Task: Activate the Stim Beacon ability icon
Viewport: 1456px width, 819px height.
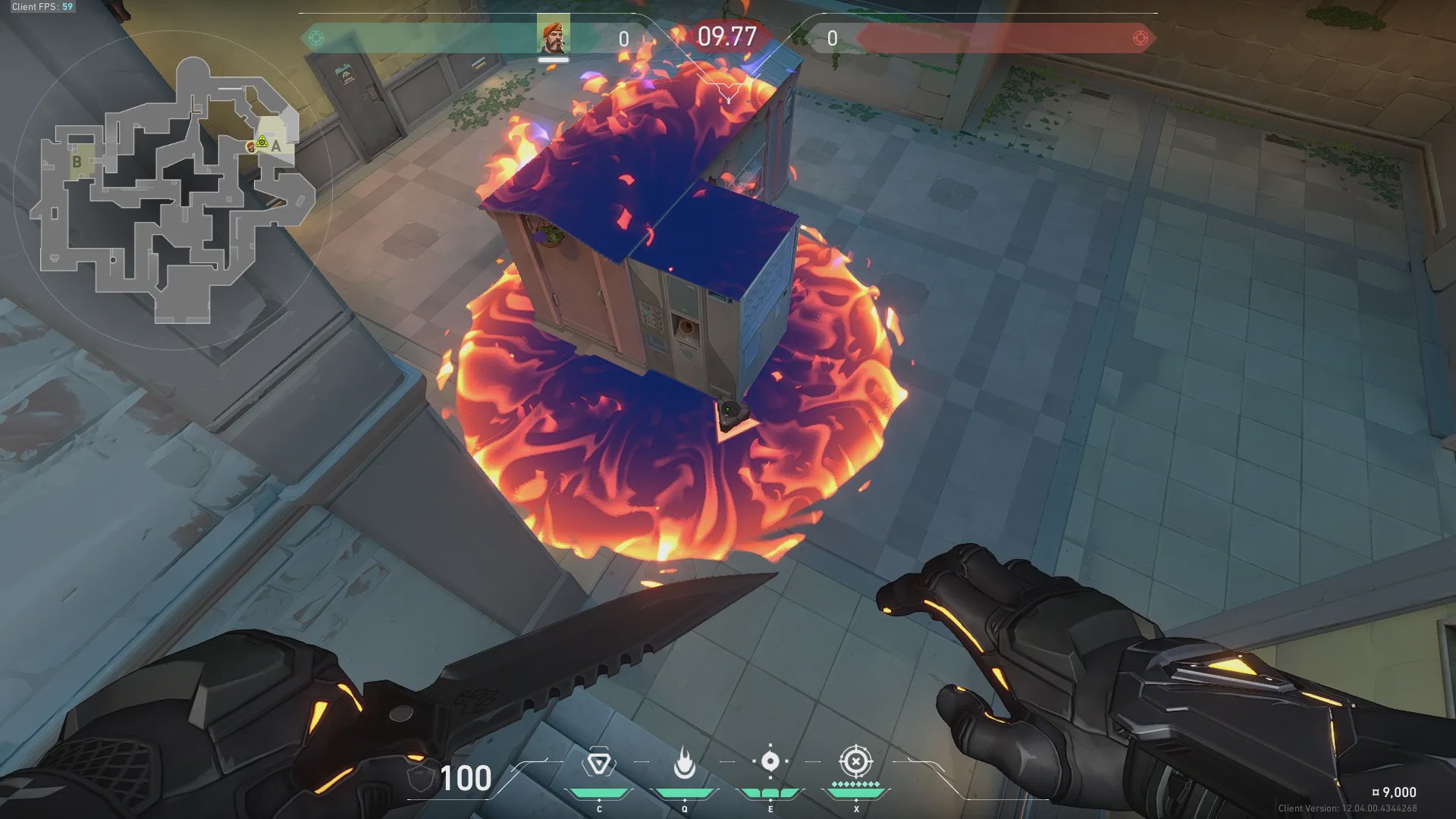Action: pos(599,763)
